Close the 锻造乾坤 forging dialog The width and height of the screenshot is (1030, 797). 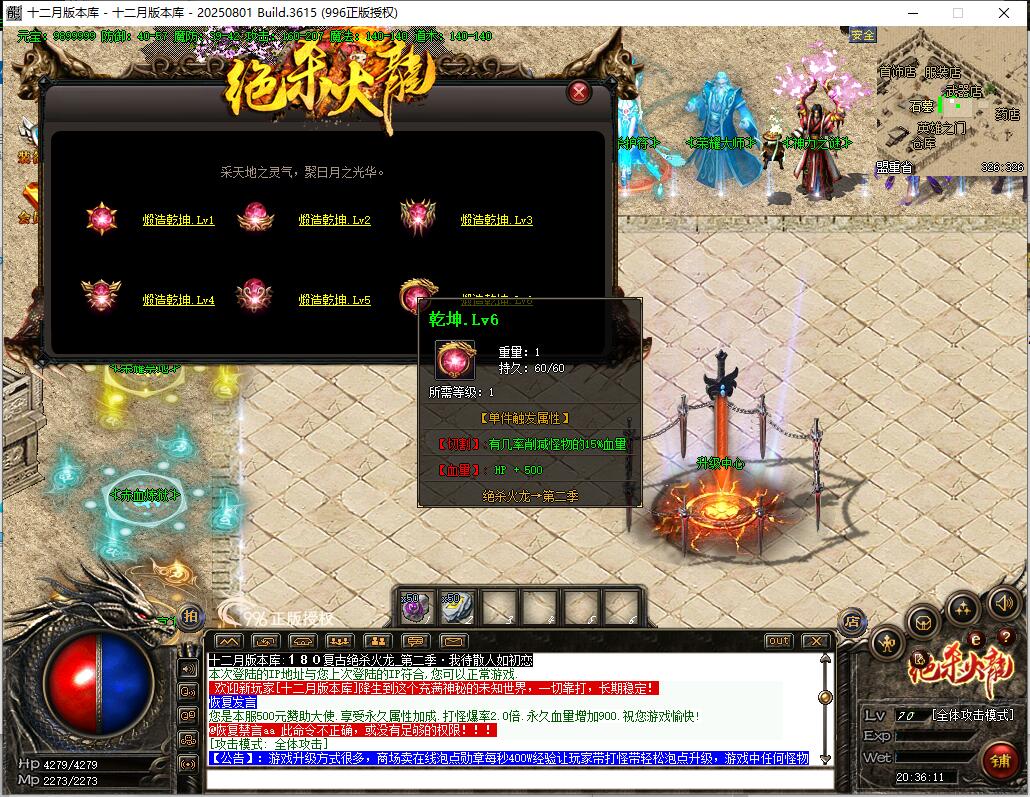[579, 93]
